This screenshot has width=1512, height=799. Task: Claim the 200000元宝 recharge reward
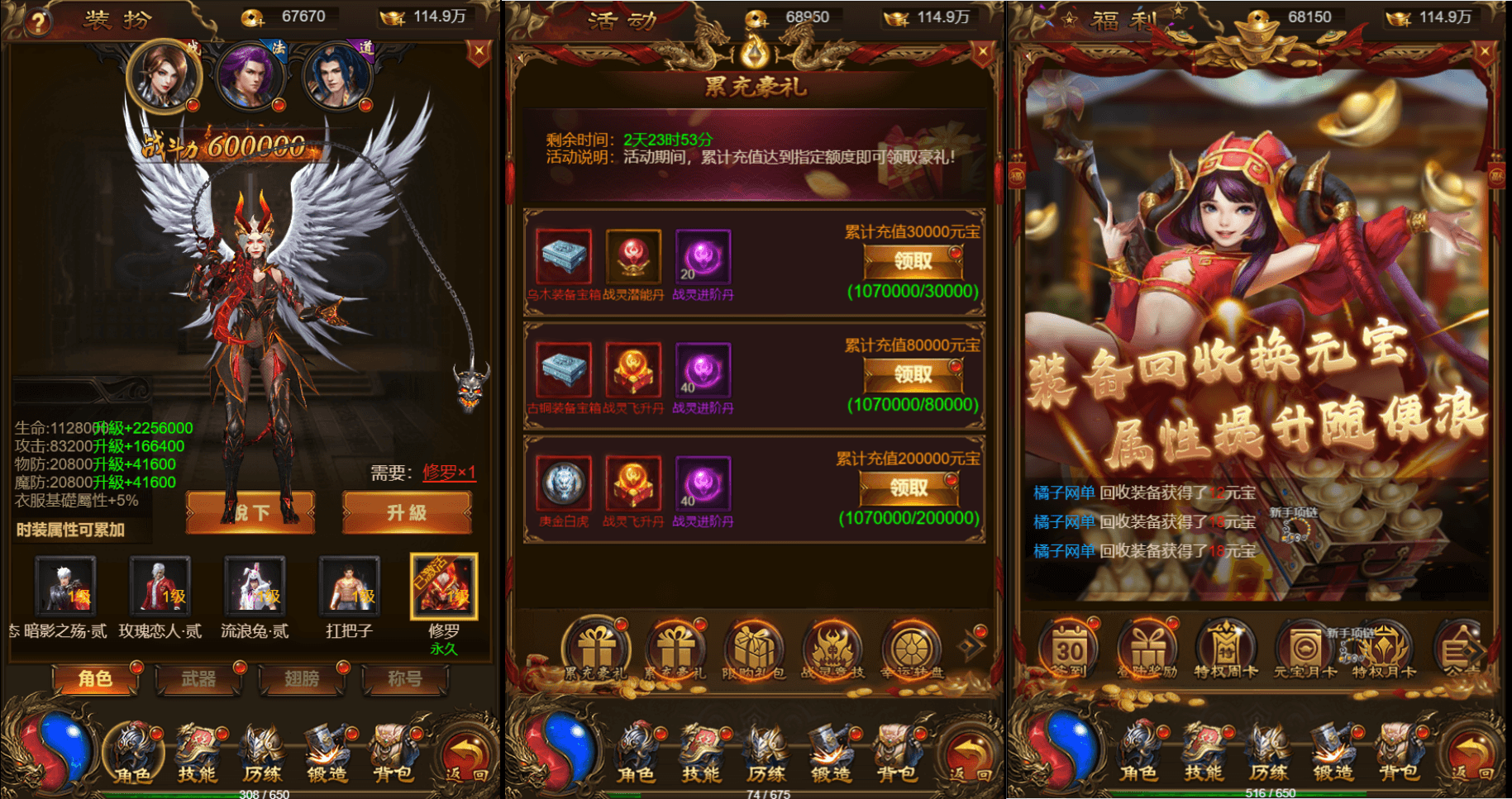click(909, 488)
